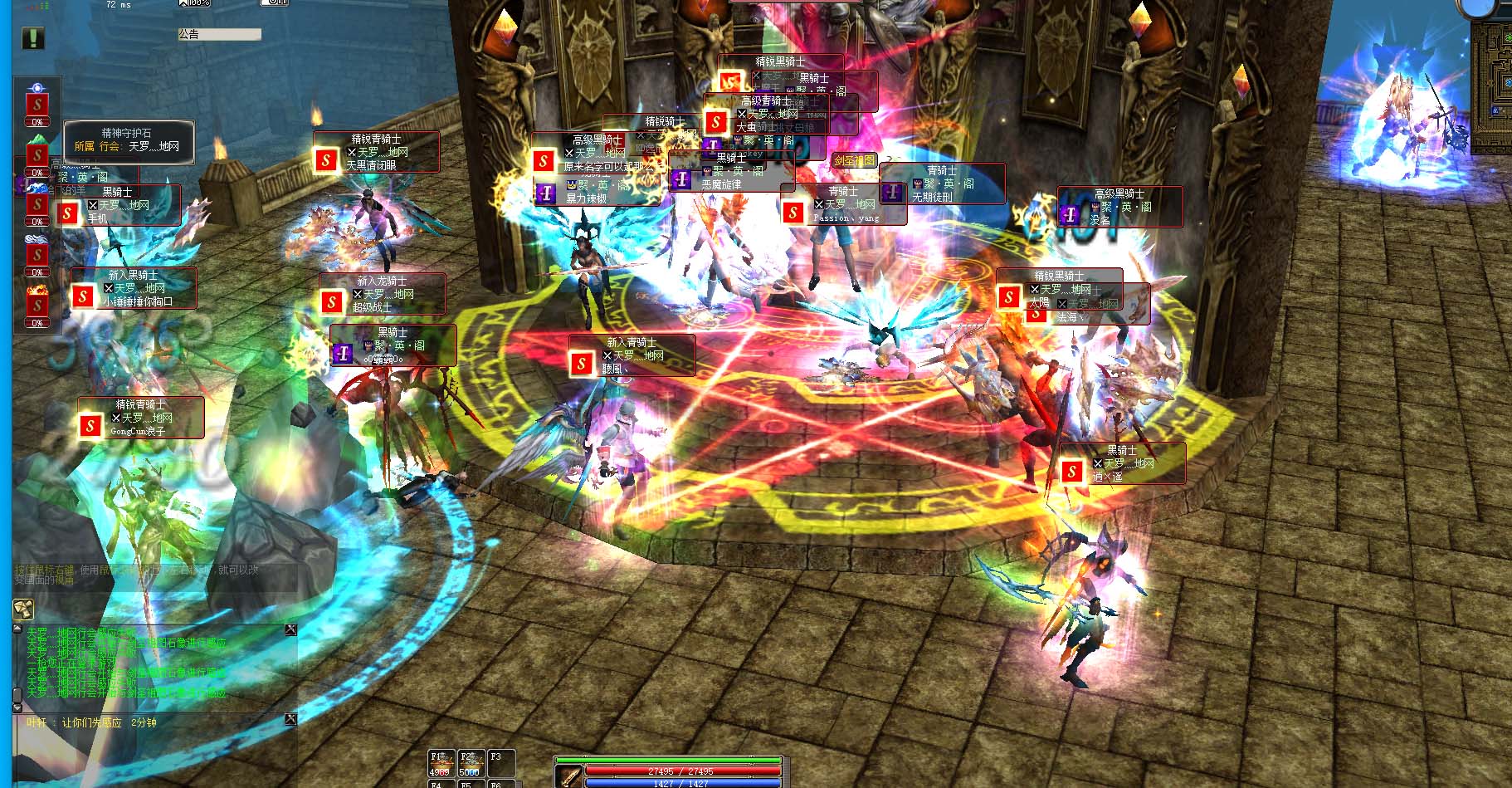Click the 公告 announcement bar
Screen dimensions: 1512x788
(x=219, y=34)
